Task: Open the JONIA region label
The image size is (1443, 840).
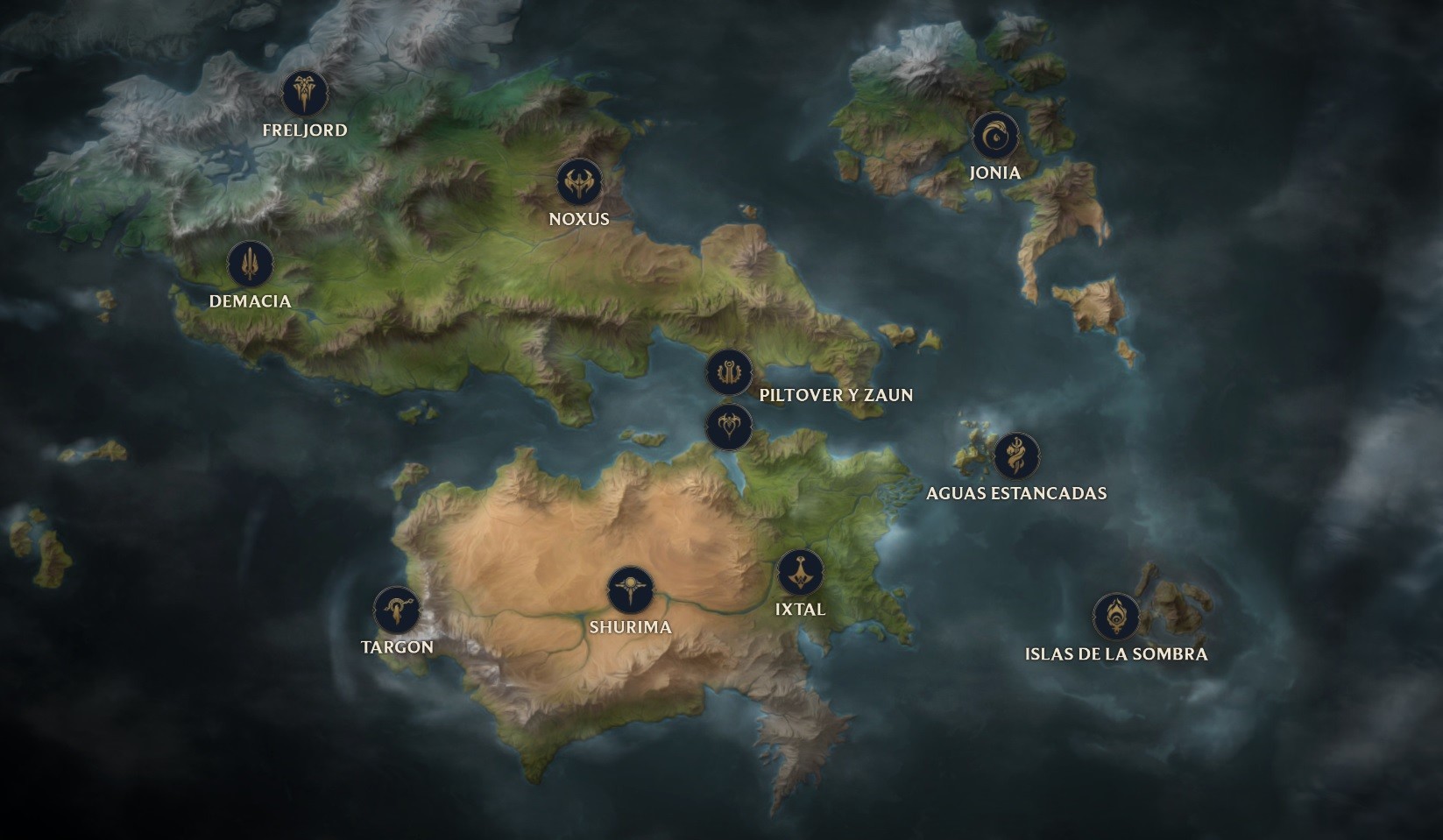Action: (997, 173)
